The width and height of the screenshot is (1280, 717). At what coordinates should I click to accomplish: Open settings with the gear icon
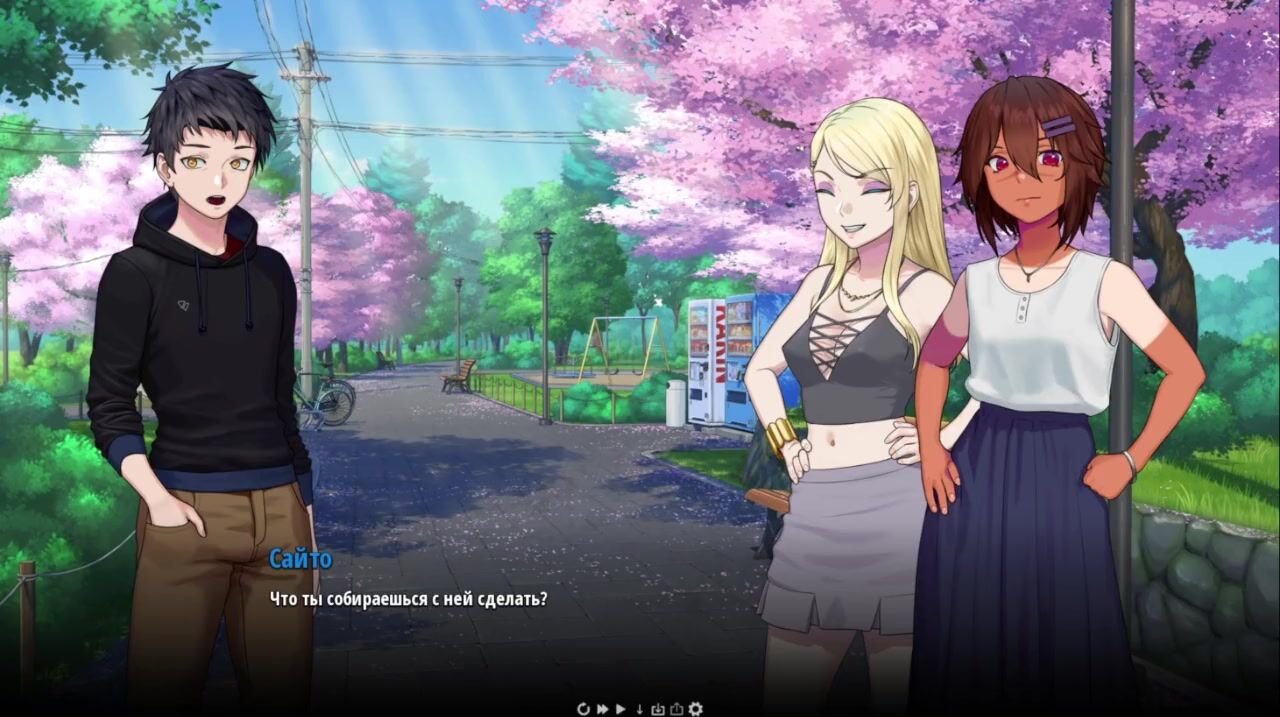pyautogui.click(x=695, y=709)
